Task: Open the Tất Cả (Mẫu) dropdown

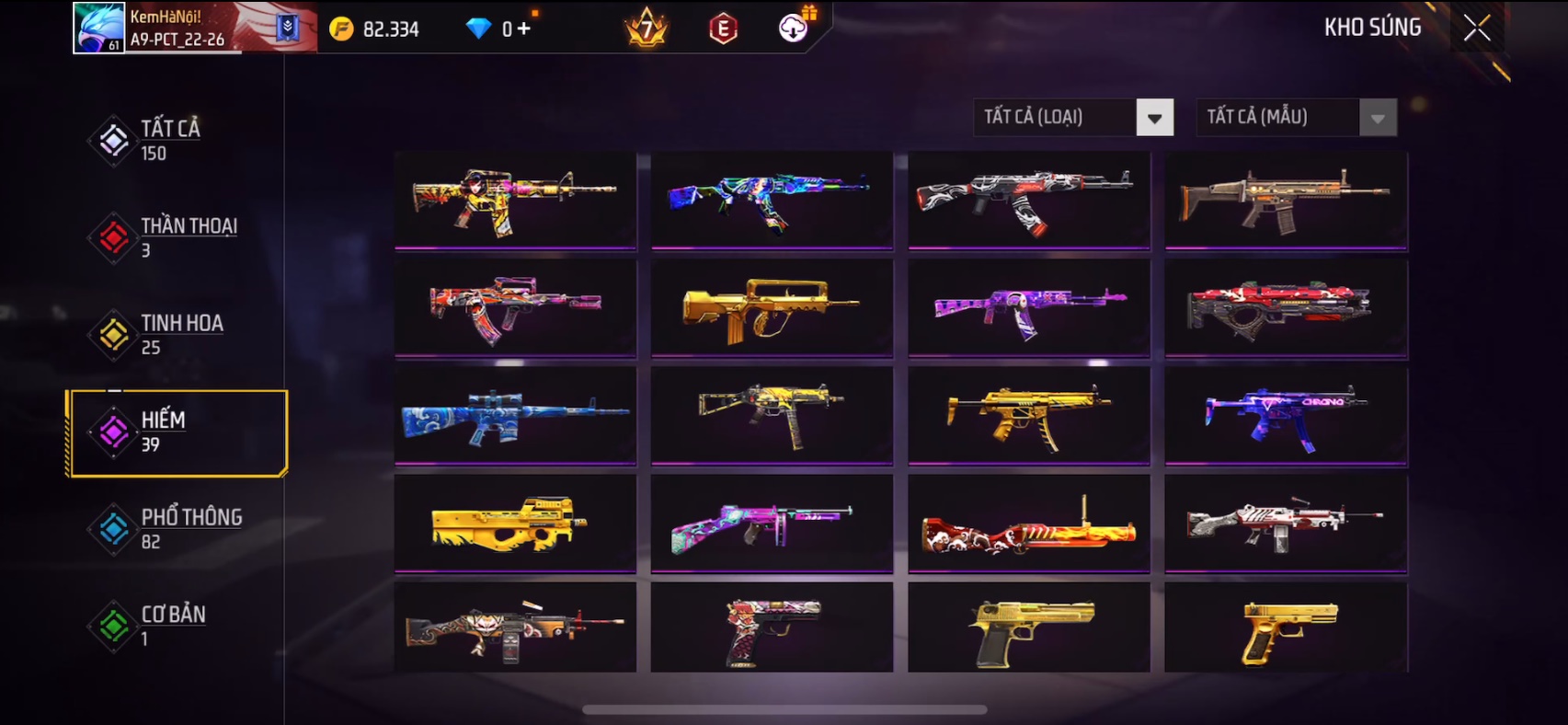Action: point(1296,117)
